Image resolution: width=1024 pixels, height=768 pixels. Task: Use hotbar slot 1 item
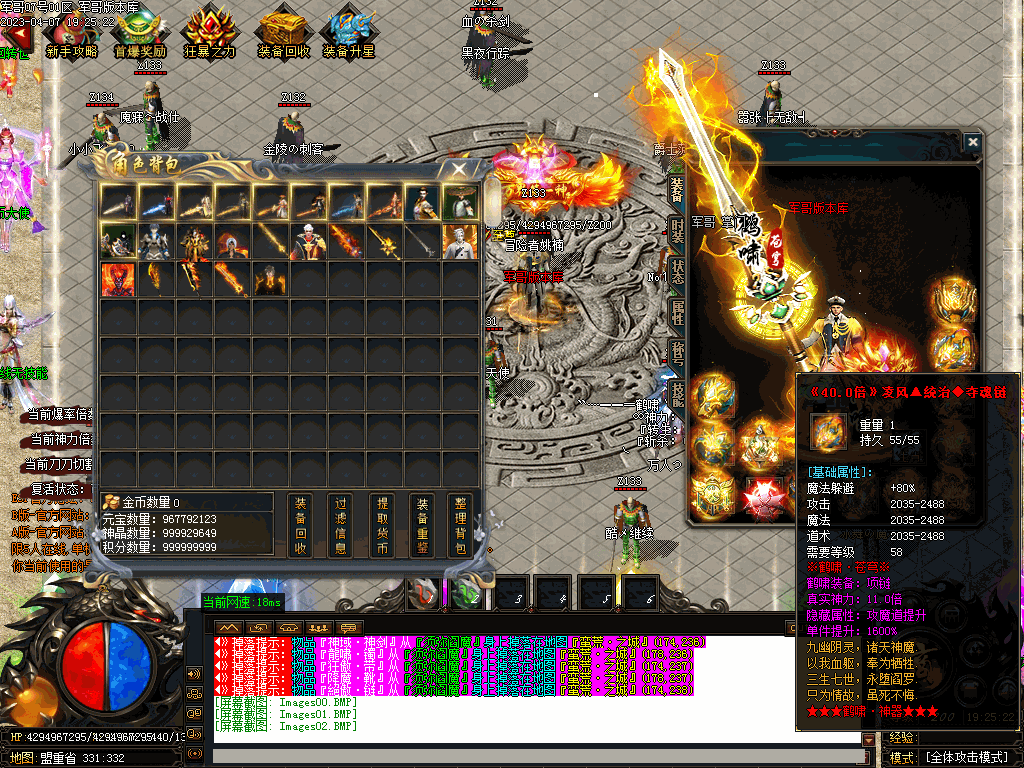point(422,594)
